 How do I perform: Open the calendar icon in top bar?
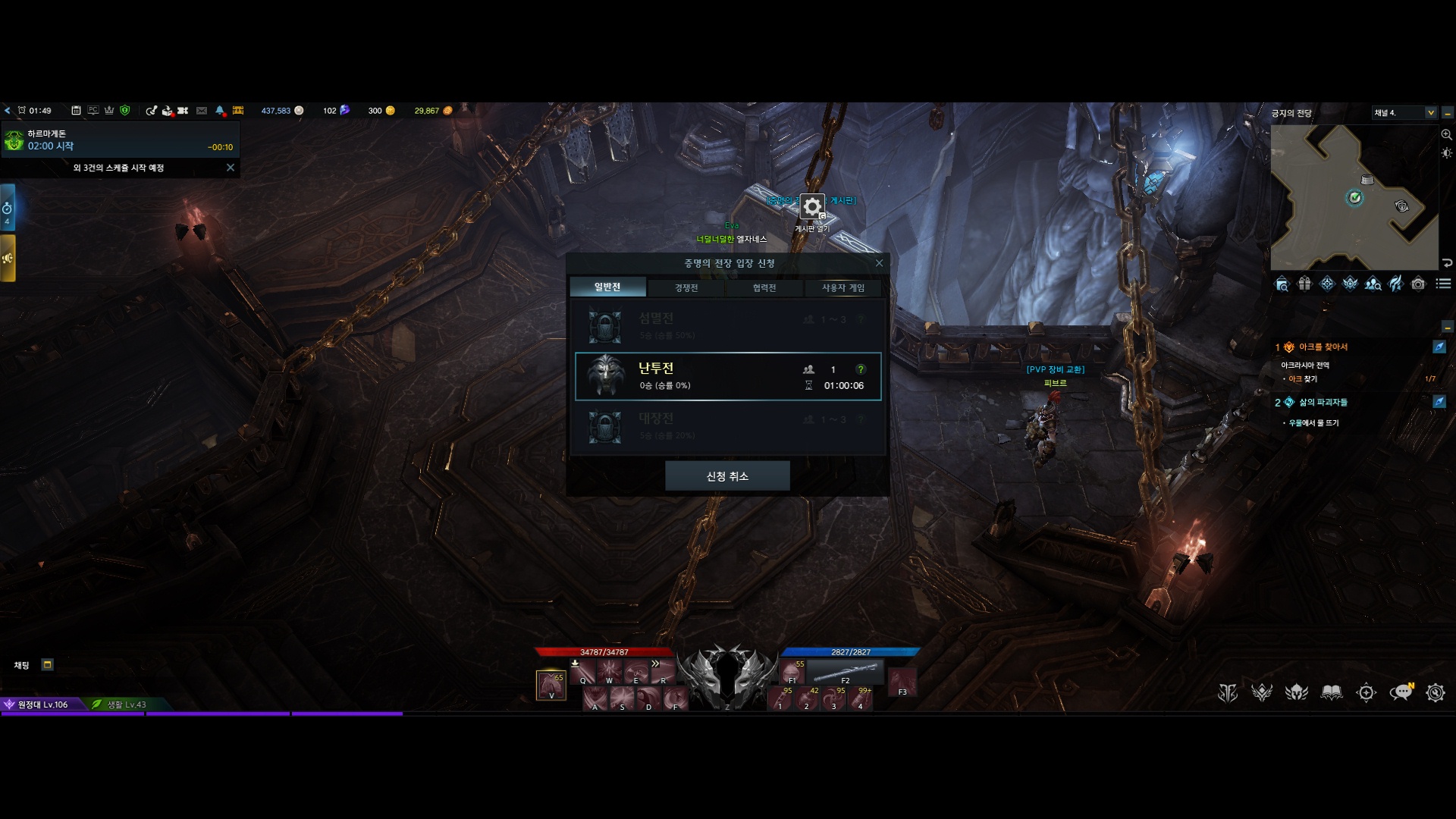coord(76,111)
